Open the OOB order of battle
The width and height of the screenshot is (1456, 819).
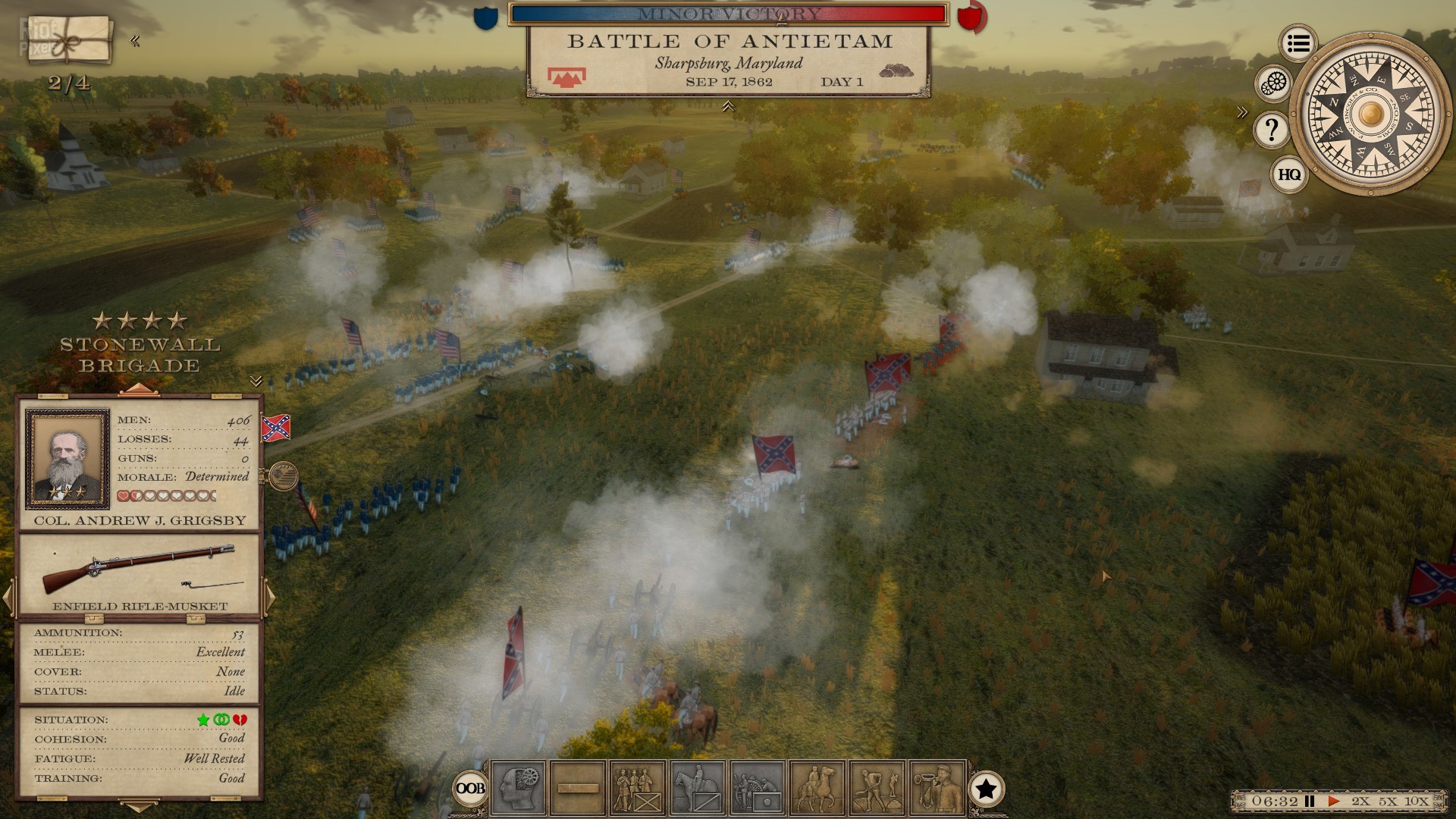pos(469,789)
